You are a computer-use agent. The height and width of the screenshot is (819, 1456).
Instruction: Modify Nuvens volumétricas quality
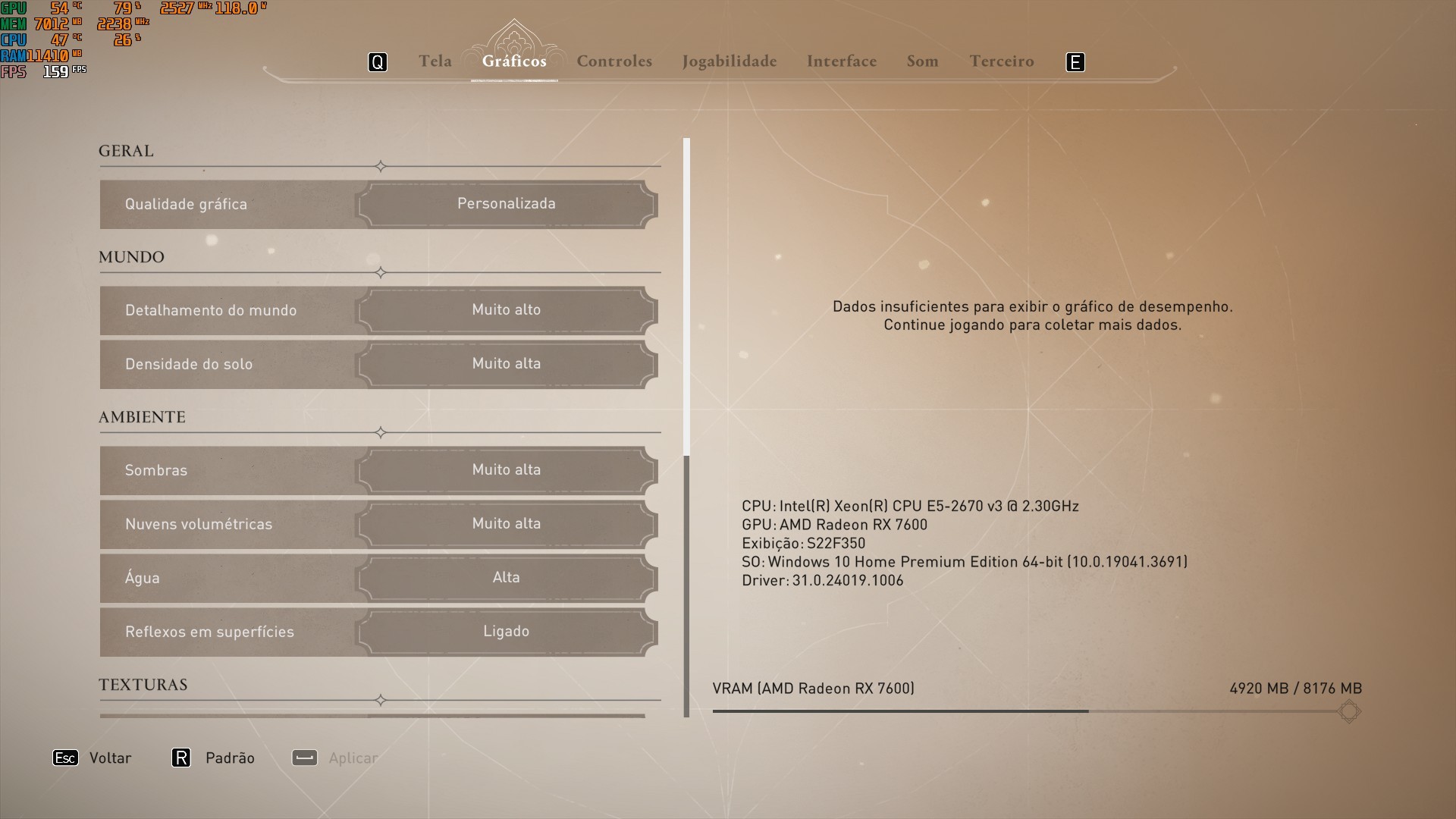coord(506,524)
